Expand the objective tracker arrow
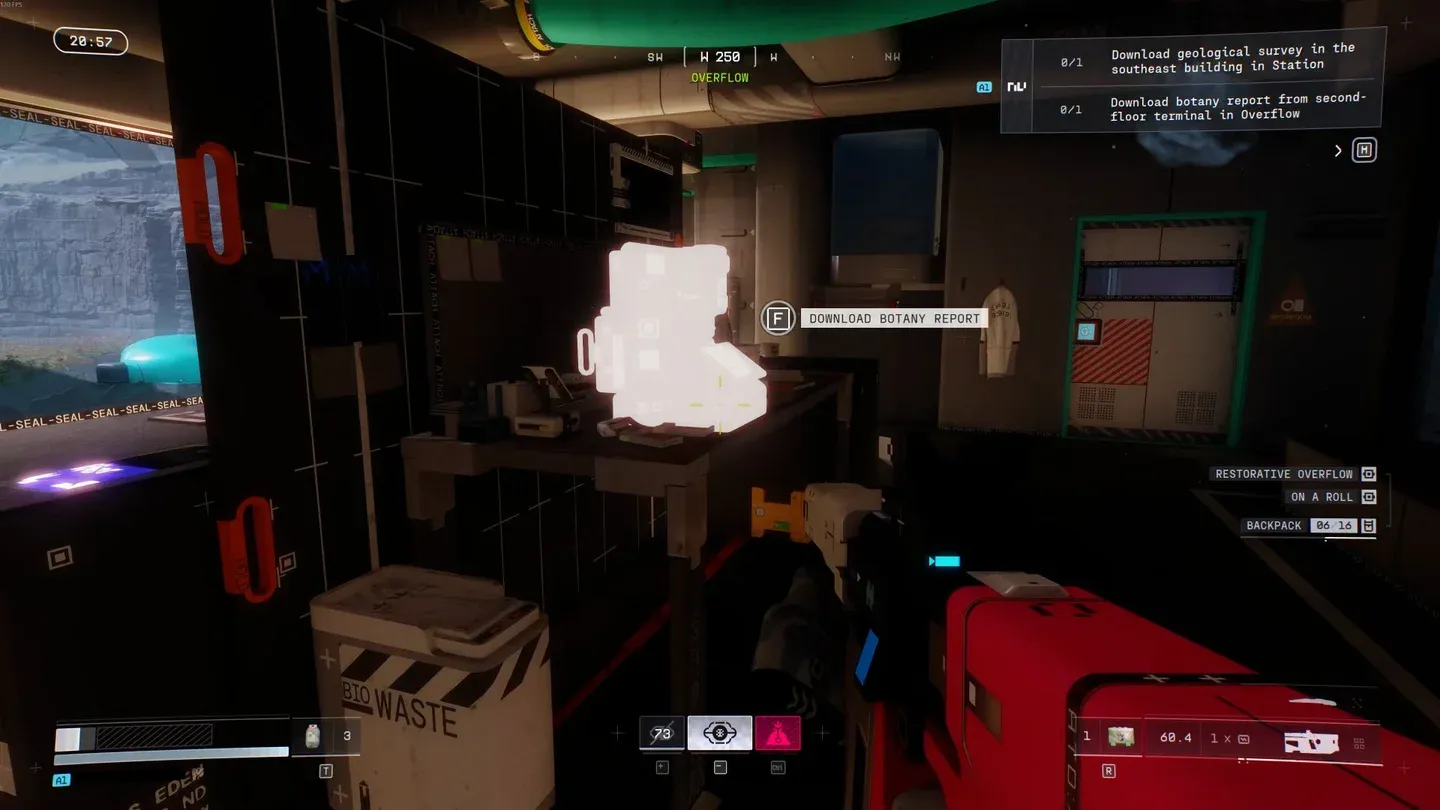The width and height of the screenshot is (1440, 810). [1338, 151]
